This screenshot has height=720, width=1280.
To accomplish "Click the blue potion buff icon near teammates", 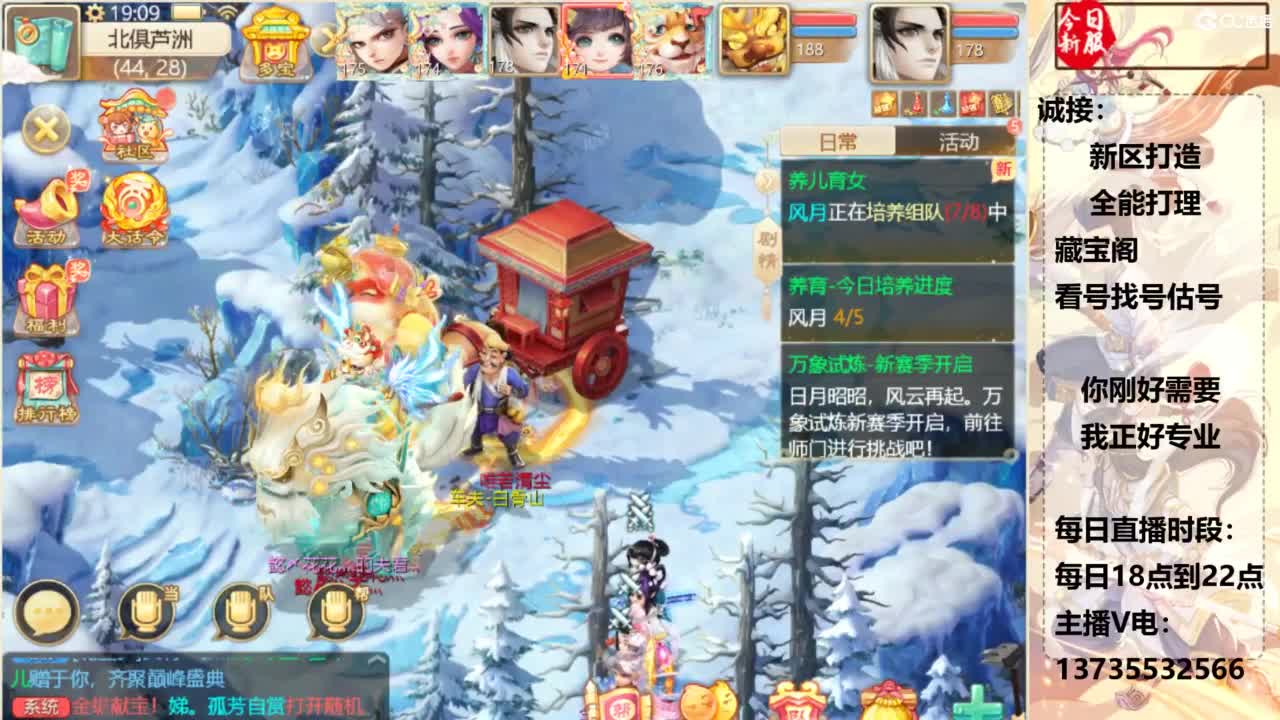I will pyautogui.click(x=945, y=100).
